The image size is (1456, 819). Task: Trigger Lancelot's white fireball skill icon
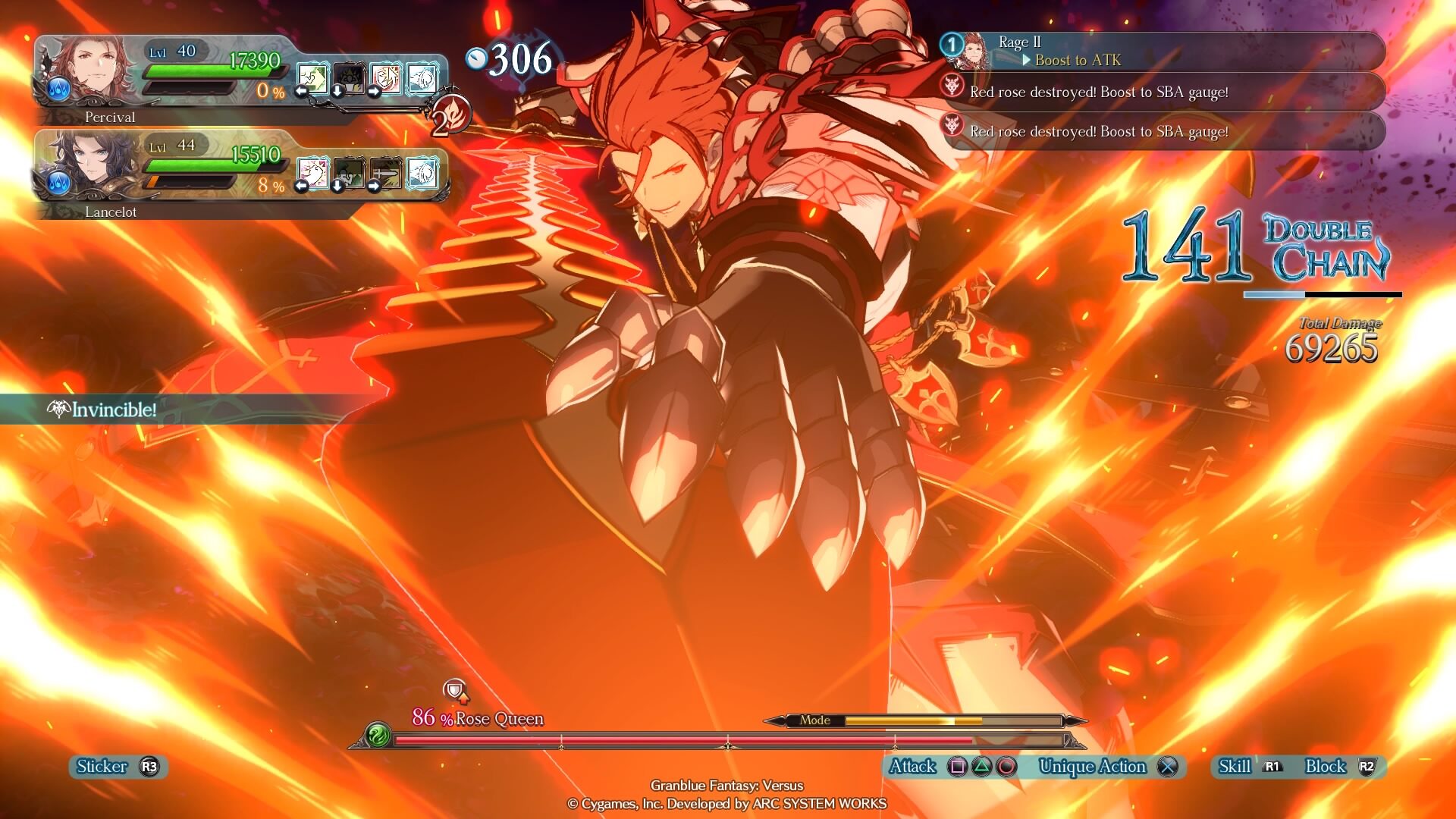tap(422, 174)
